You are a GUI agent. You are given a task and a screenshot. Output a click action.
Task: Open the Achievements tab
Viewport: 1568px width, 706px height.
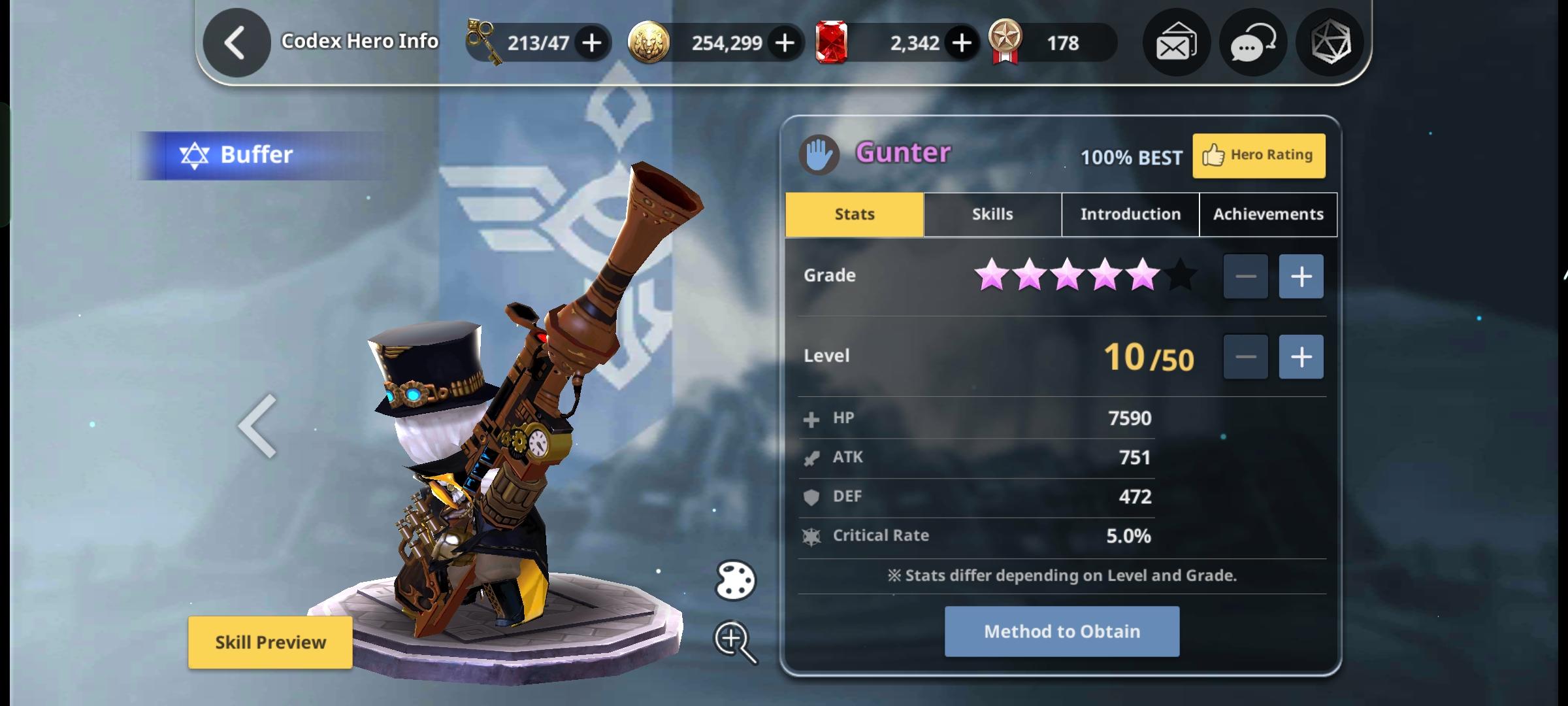(1267, 214)
